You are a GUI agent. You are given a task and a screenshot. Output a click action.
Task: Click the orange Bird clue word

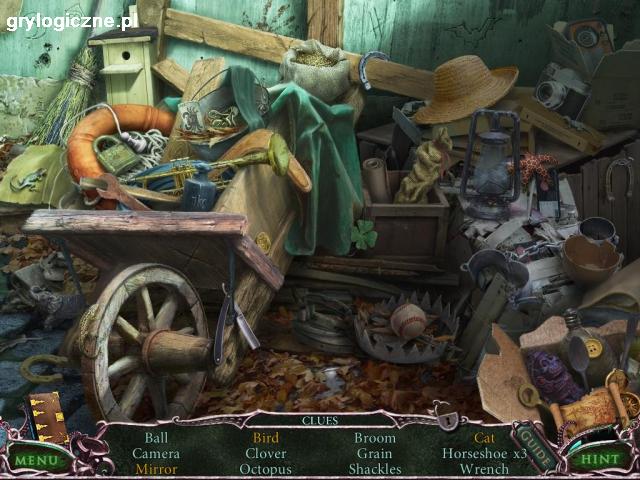tap(266, 438)
